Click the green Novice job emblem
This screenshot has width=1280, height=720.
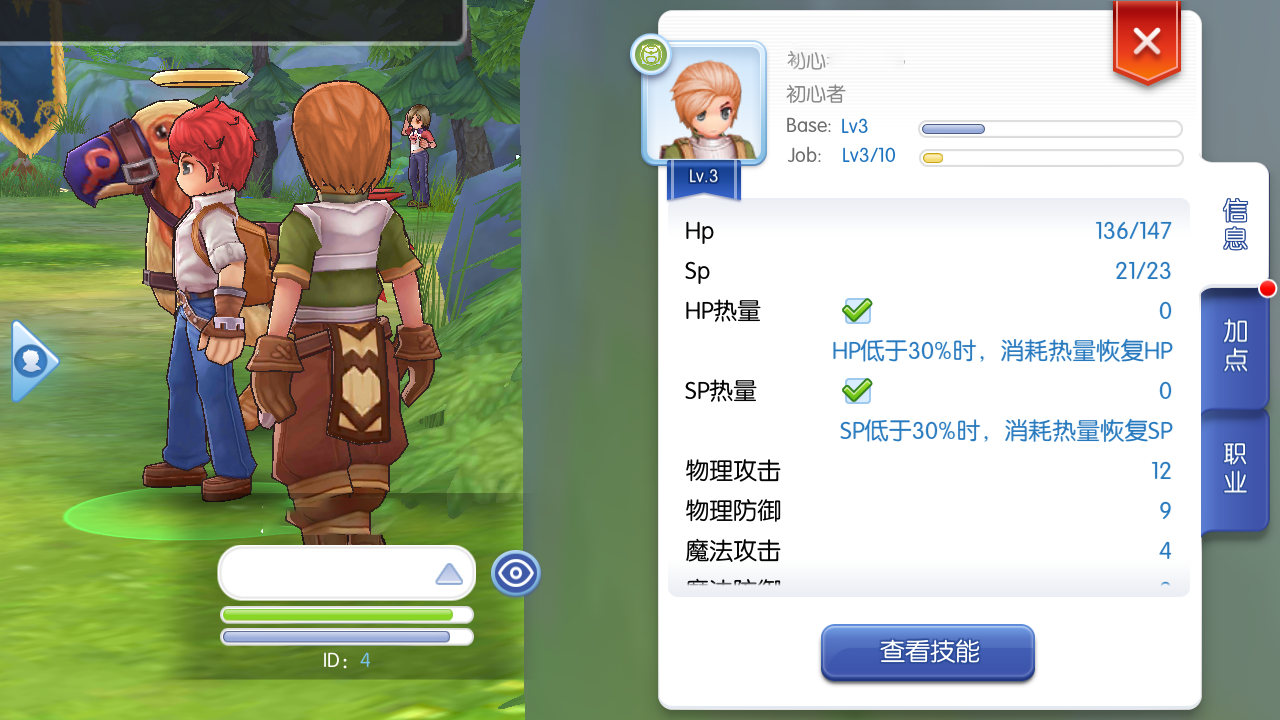tap(650, 56)
